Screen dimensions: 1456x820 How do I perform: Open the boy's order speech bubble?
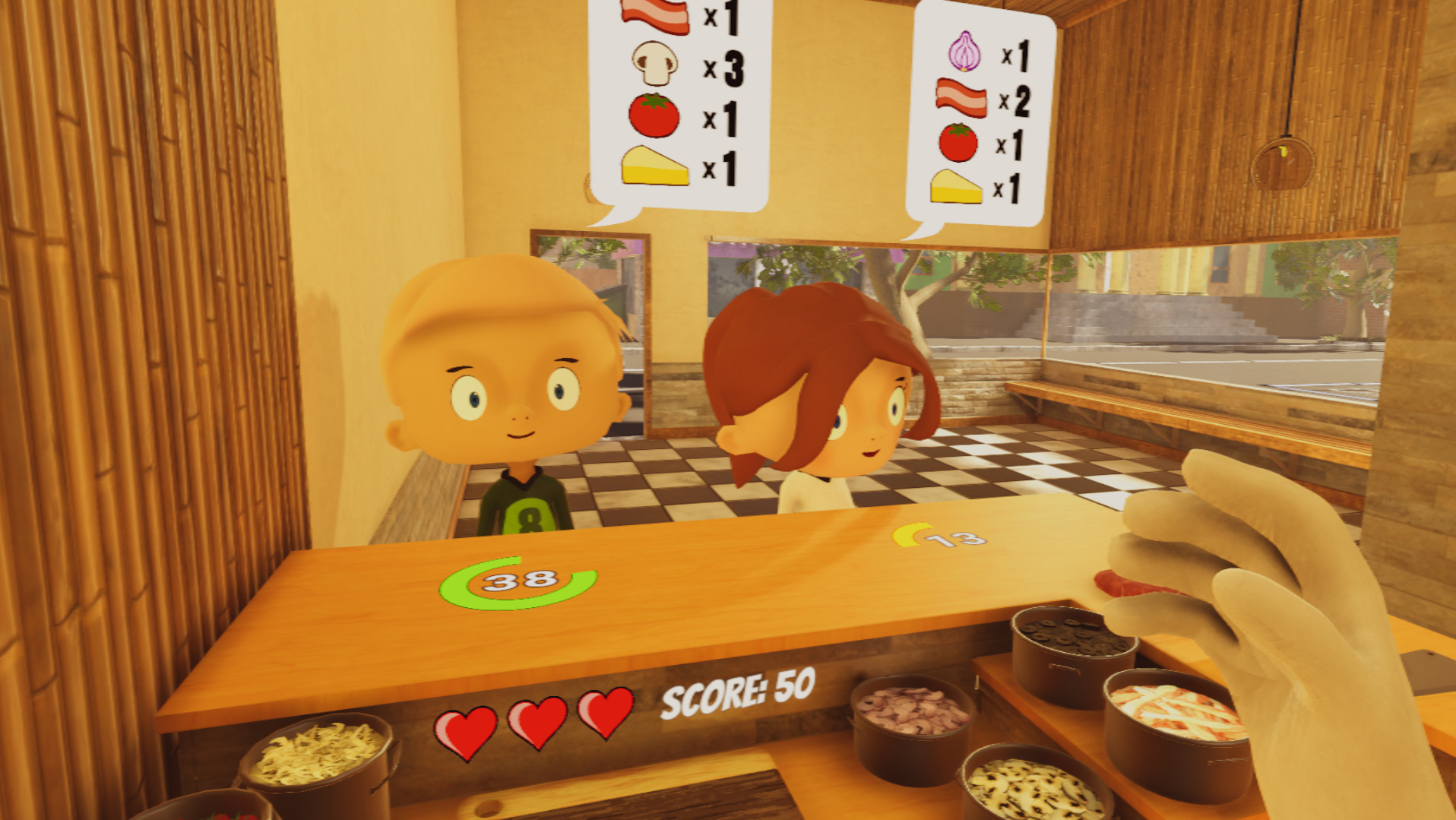[669, 99]
